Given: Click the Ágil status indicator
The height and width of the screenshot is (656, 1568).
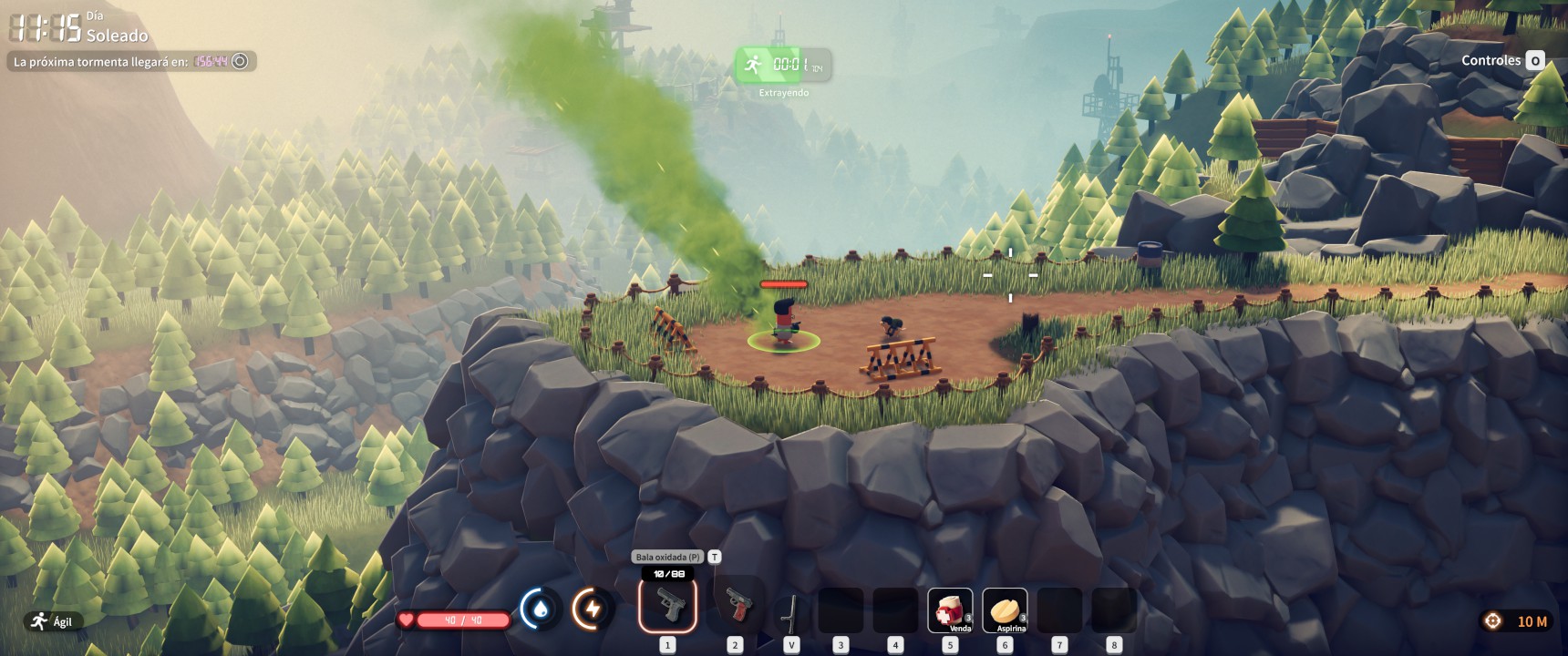Looking at the screenshot, I should pyautogui.click(x=51, y=621).
